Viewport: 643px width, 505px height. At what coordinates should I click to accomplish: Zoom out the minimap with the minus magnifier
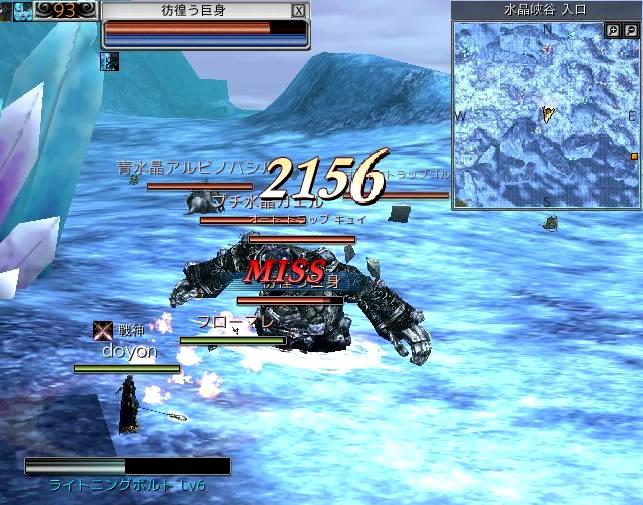[x=630, y=31]
